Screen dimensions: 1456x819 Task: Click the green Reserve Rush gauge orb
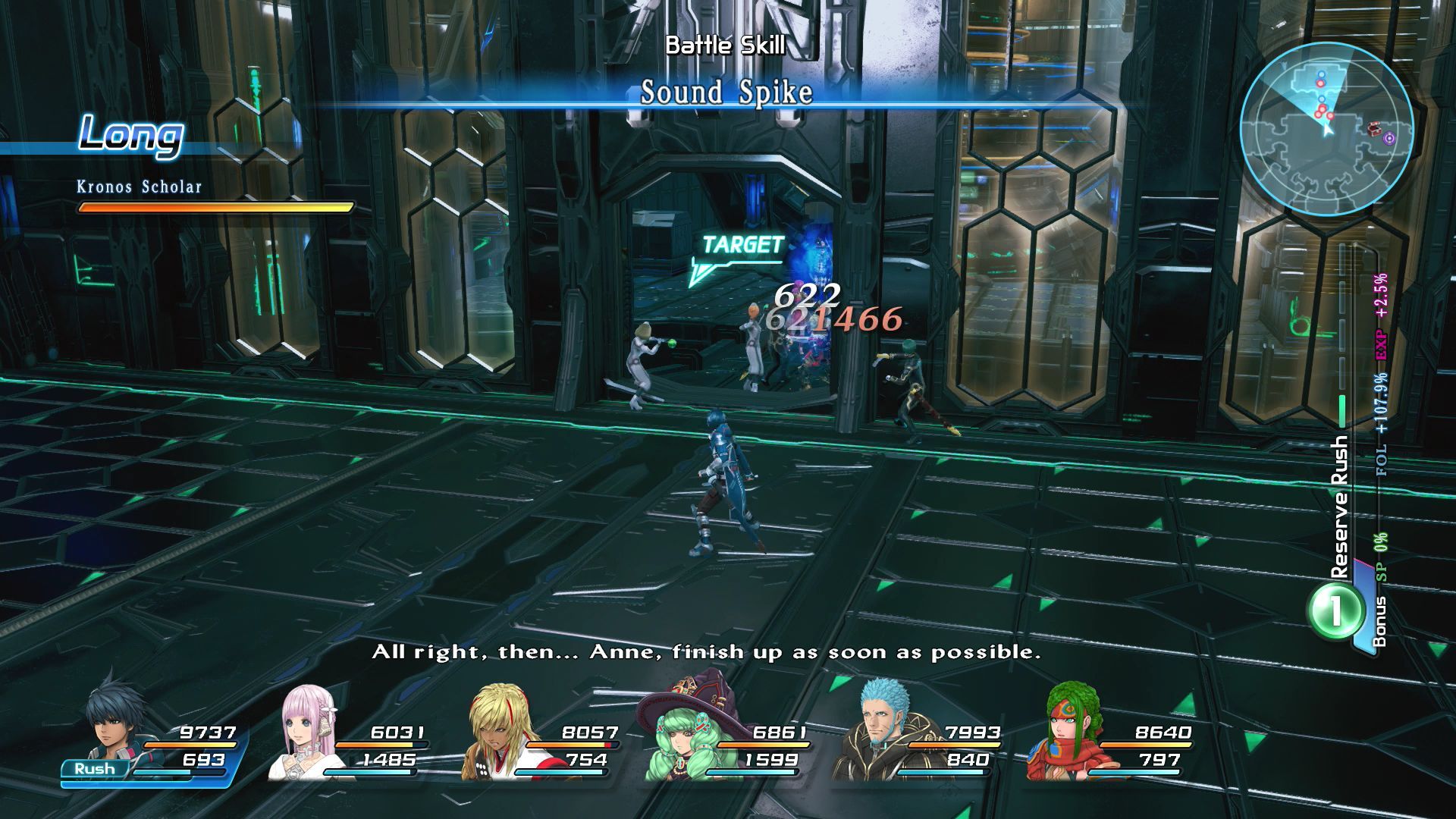pyautogui.click(x=1333, y=610)
